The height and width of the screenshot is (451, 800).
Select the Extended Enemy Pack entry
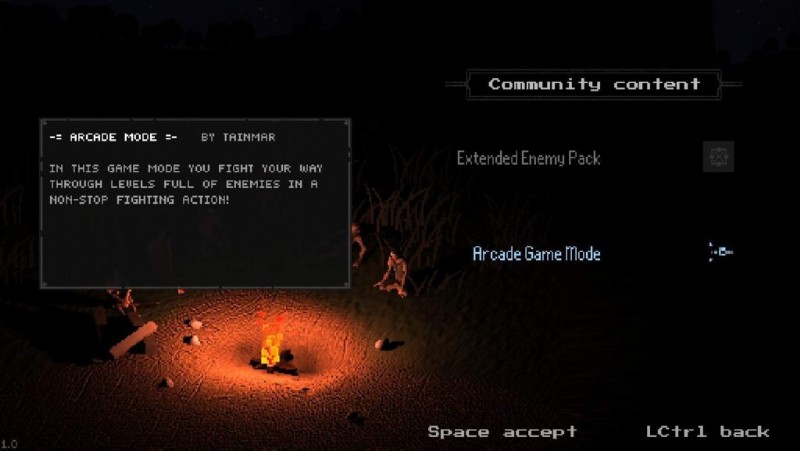(x=528, y=158)
